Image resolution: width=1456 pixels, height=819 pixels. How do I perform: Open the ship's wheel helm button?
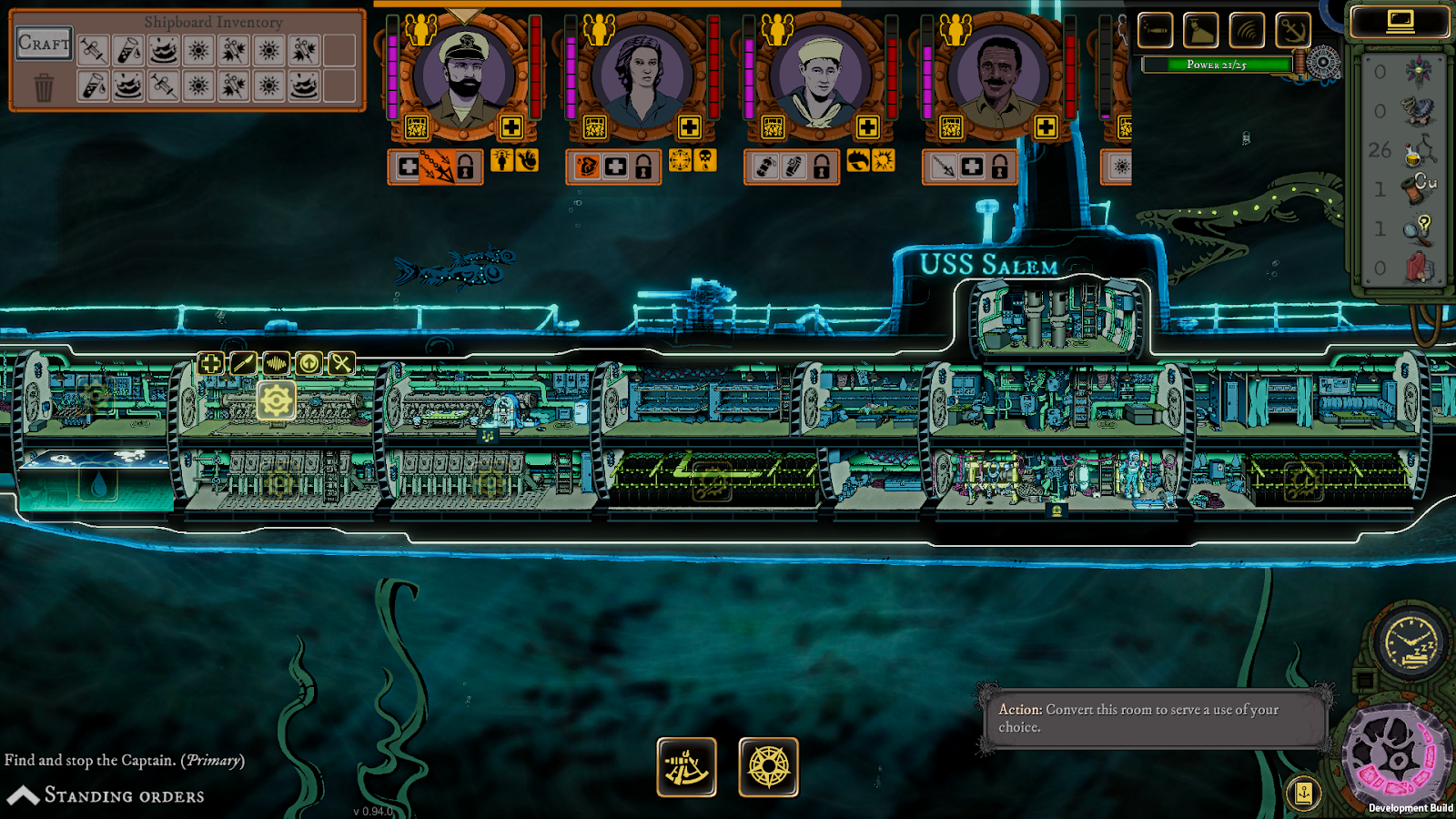pyautogui.click(x=768, y=767)
